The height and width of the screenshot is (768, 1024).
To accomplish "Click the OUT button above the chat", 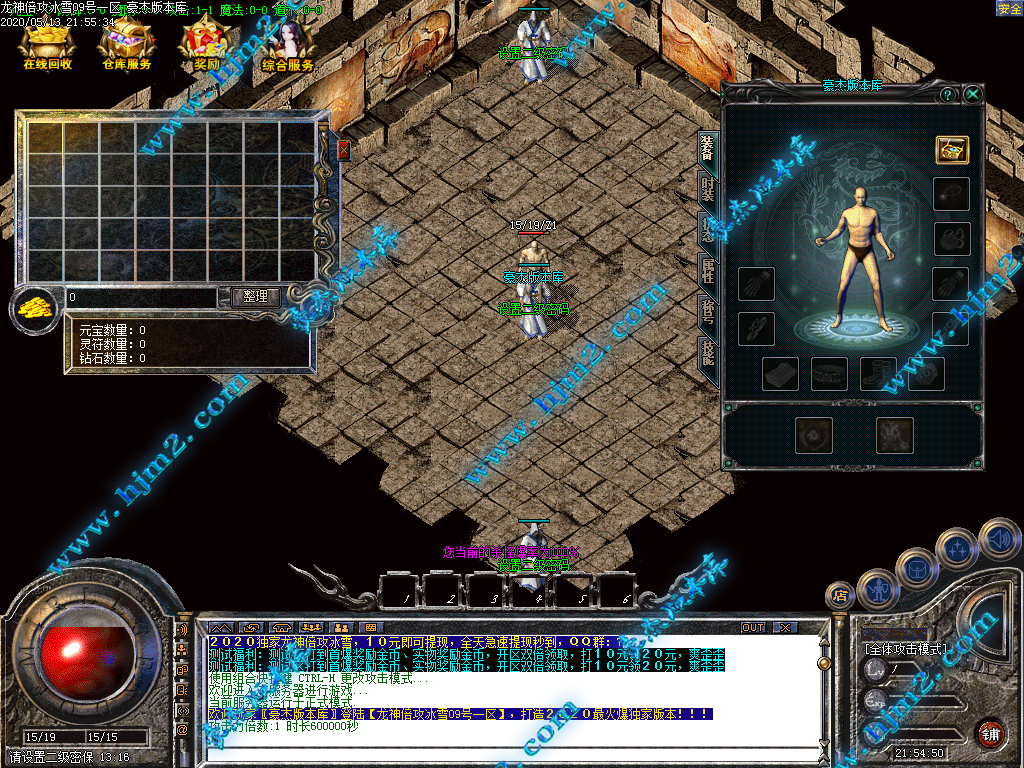I will pyautogui.click(x=752, y=627).
